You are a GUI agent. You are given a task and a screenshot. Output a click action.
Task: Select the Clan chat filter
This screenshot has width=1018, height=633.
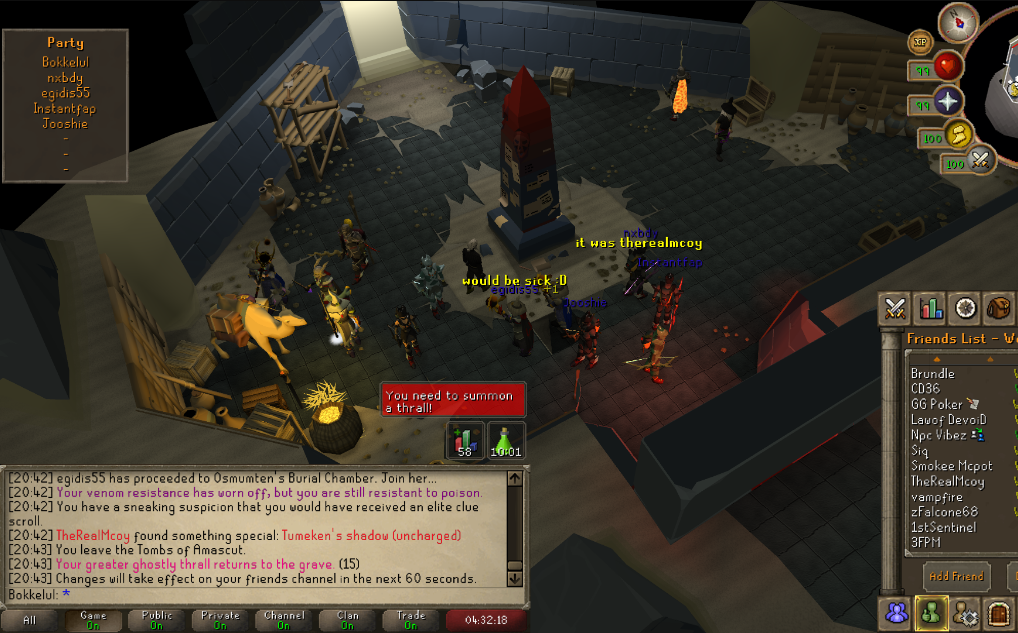tap(347, 620)
